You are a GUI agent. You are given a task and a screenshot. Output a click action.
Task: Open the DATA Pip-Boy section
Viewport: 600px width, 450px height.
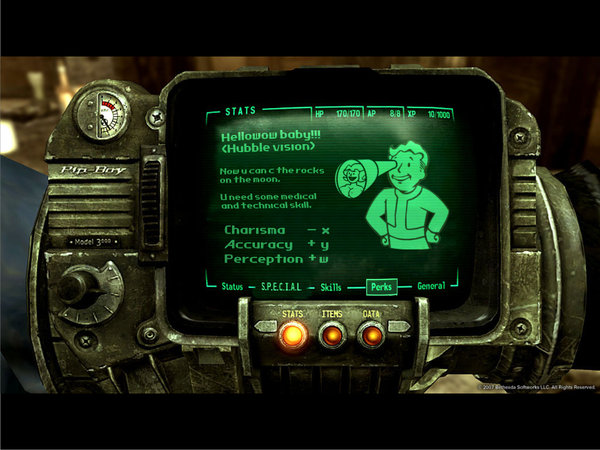point(370,335)
